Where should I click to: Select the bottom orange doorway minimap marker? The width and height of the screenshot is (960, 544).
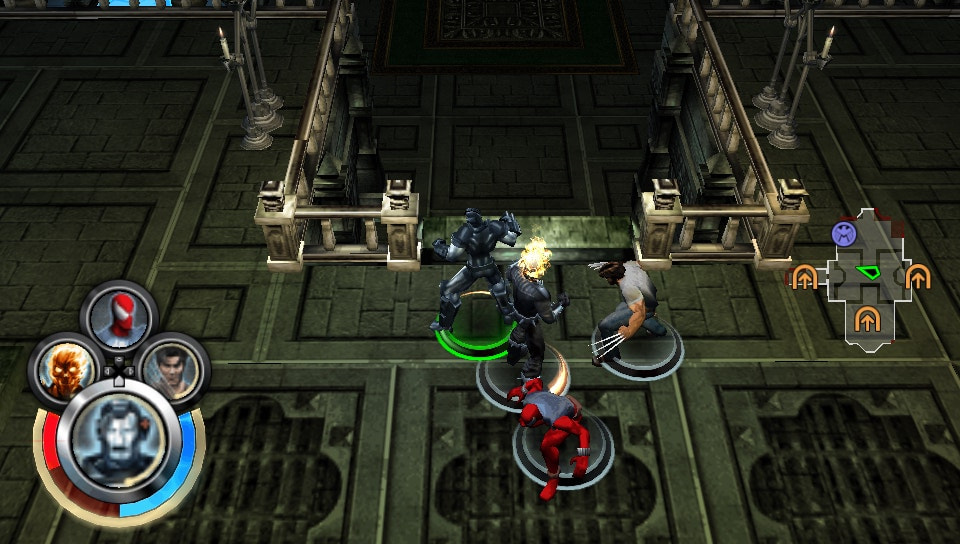866,320
